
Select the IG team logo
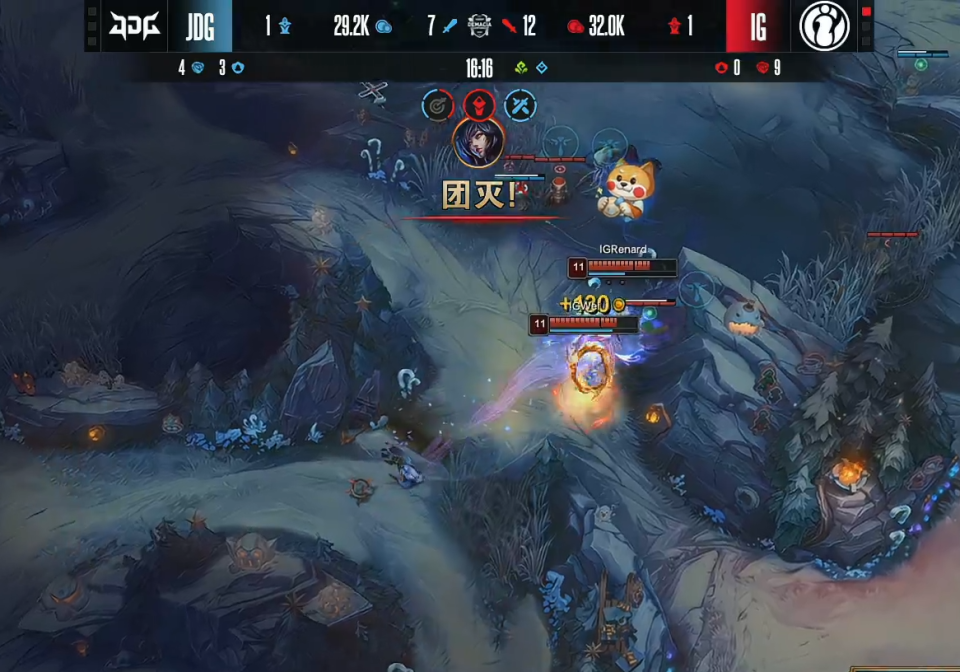pos(824,26)
